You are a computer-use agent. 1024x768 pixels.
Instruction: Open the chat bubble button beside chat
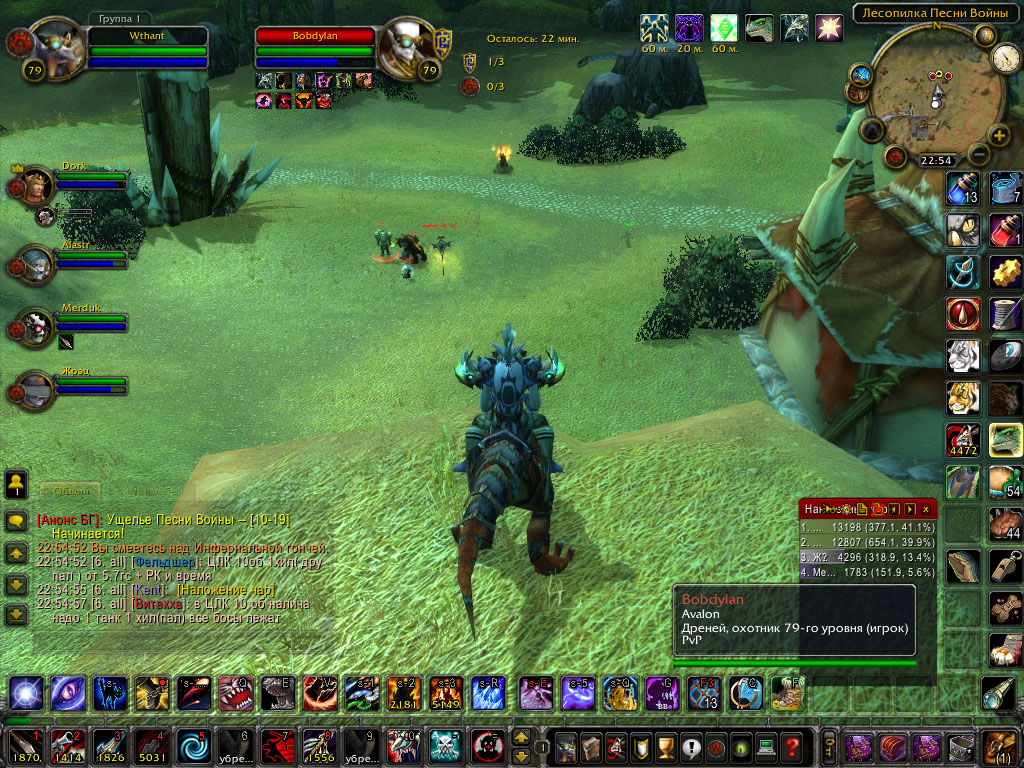point(16,521)
